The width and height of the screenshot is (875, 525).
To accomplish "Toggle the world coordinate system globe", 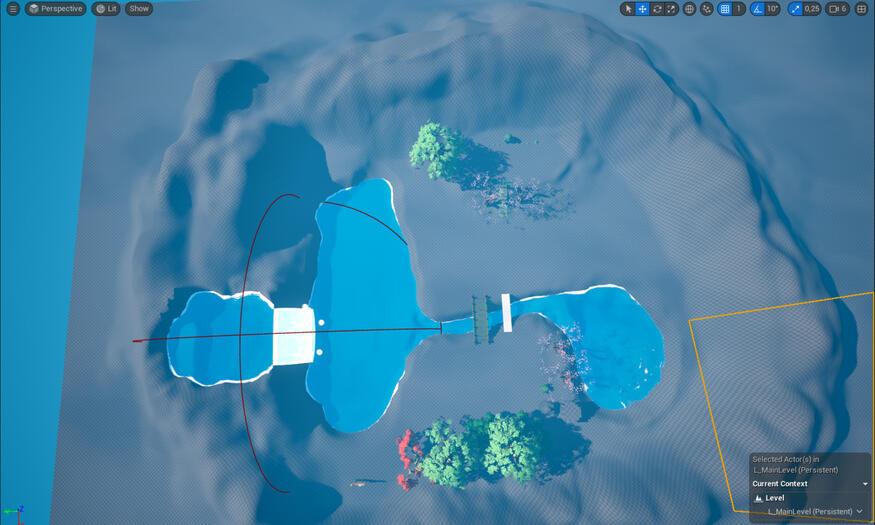I will (x=689, y=9).
